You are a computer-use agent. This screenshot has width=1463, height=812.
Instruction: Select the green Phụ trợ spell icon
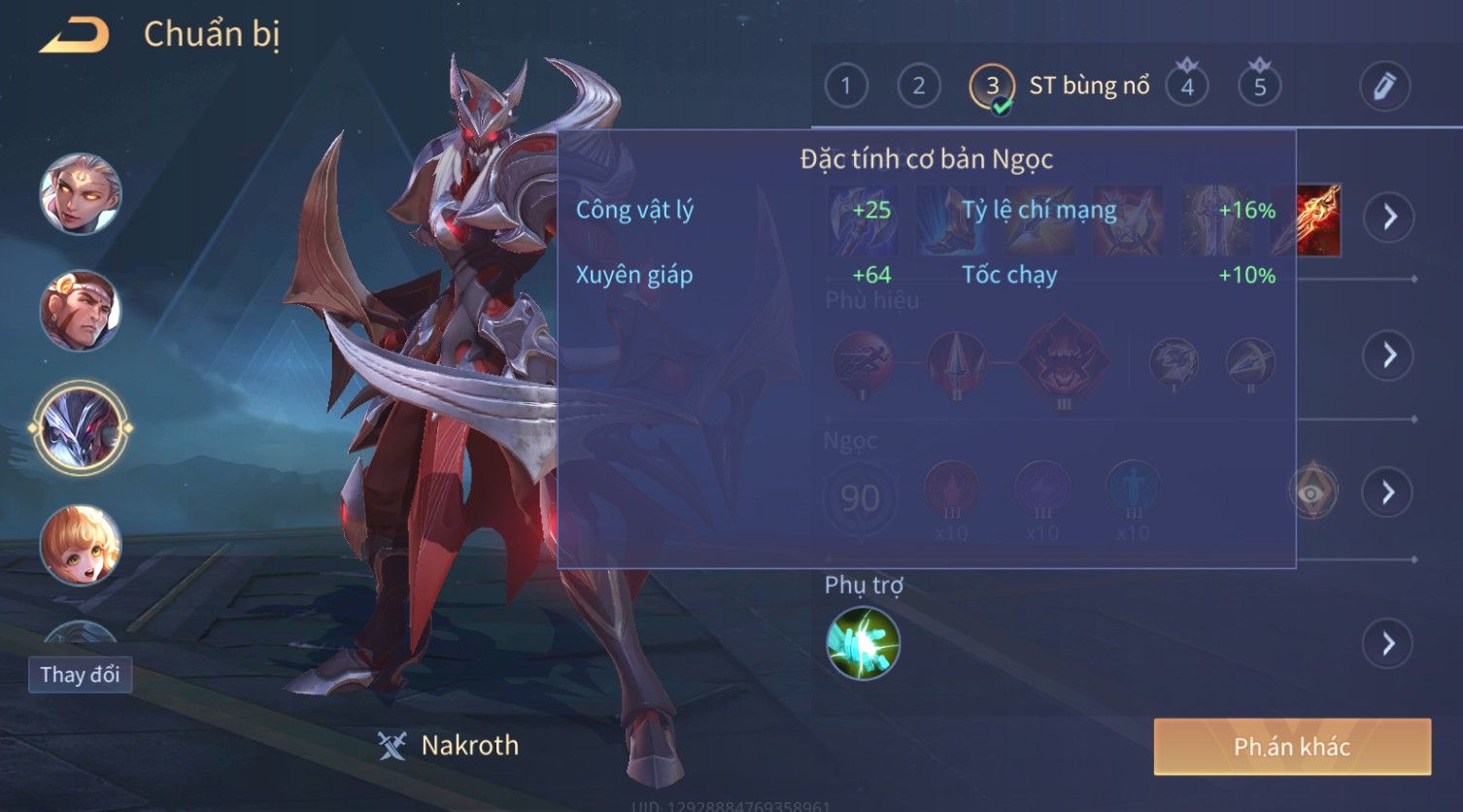tap(863, 643)
